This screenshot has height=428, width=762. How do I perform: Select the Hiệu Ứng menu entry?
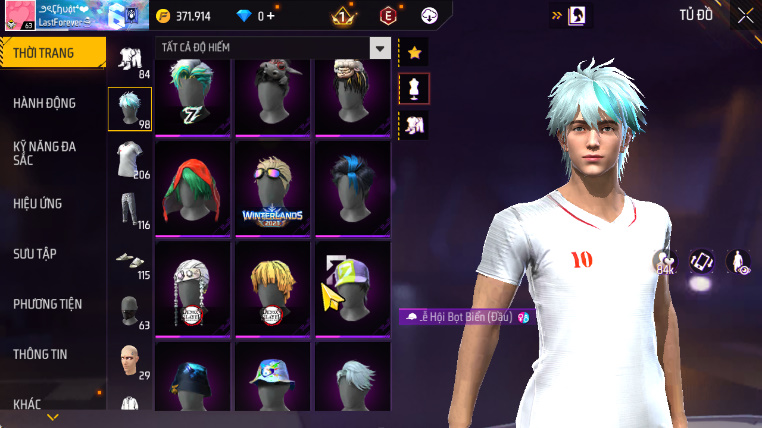click(x=38, y=203)
